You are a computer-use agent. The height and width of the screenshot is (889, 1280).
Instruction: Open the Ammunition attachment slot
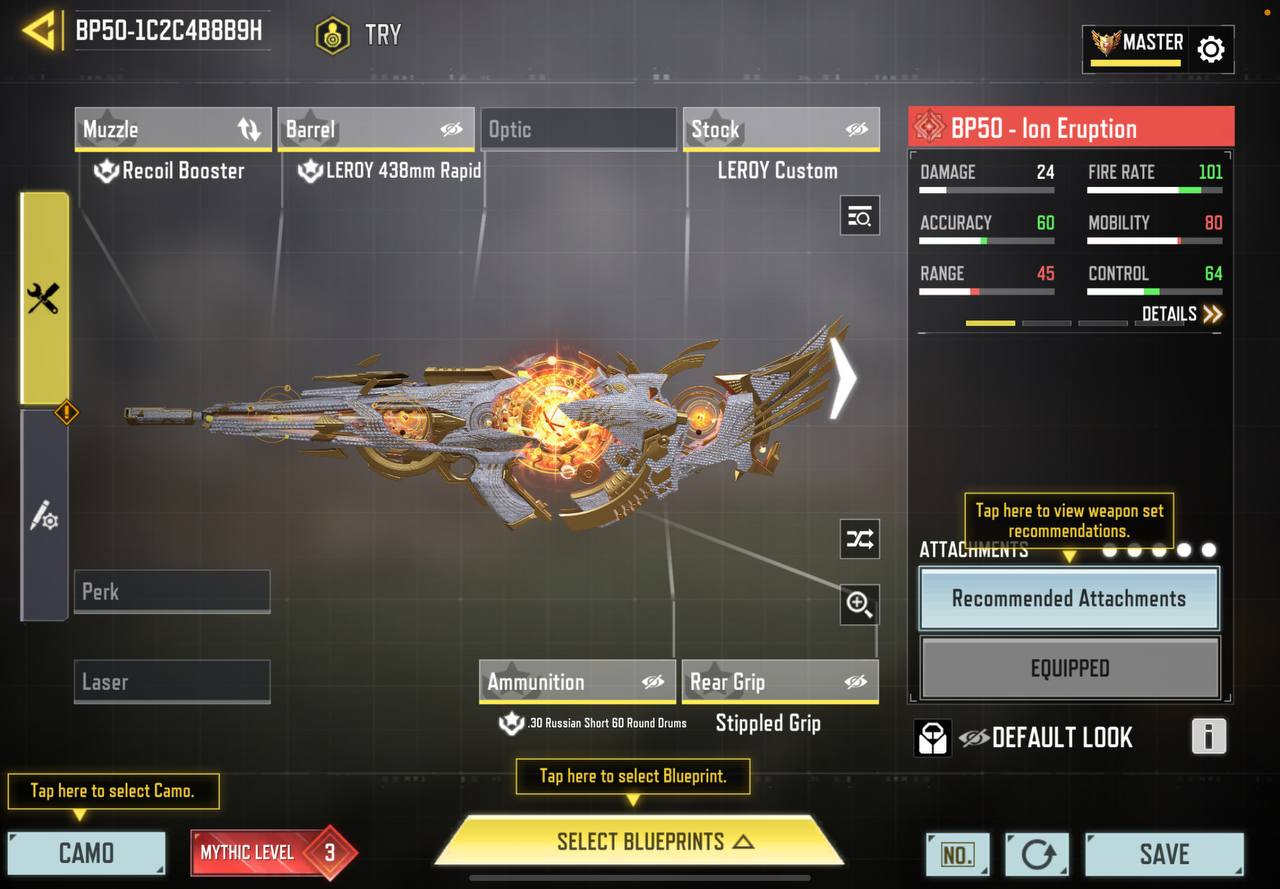tap(577, 682)
